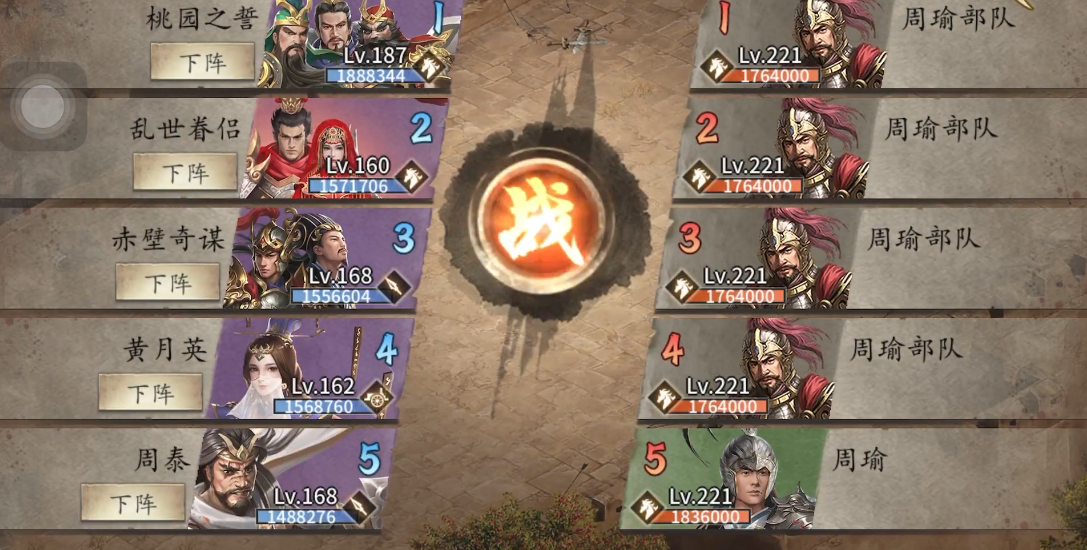Withdraw 赤壁奇谋 team via its 下阵 button
Screen dimensions: 1087x550
pyautogui.click(x=167, y=282)
